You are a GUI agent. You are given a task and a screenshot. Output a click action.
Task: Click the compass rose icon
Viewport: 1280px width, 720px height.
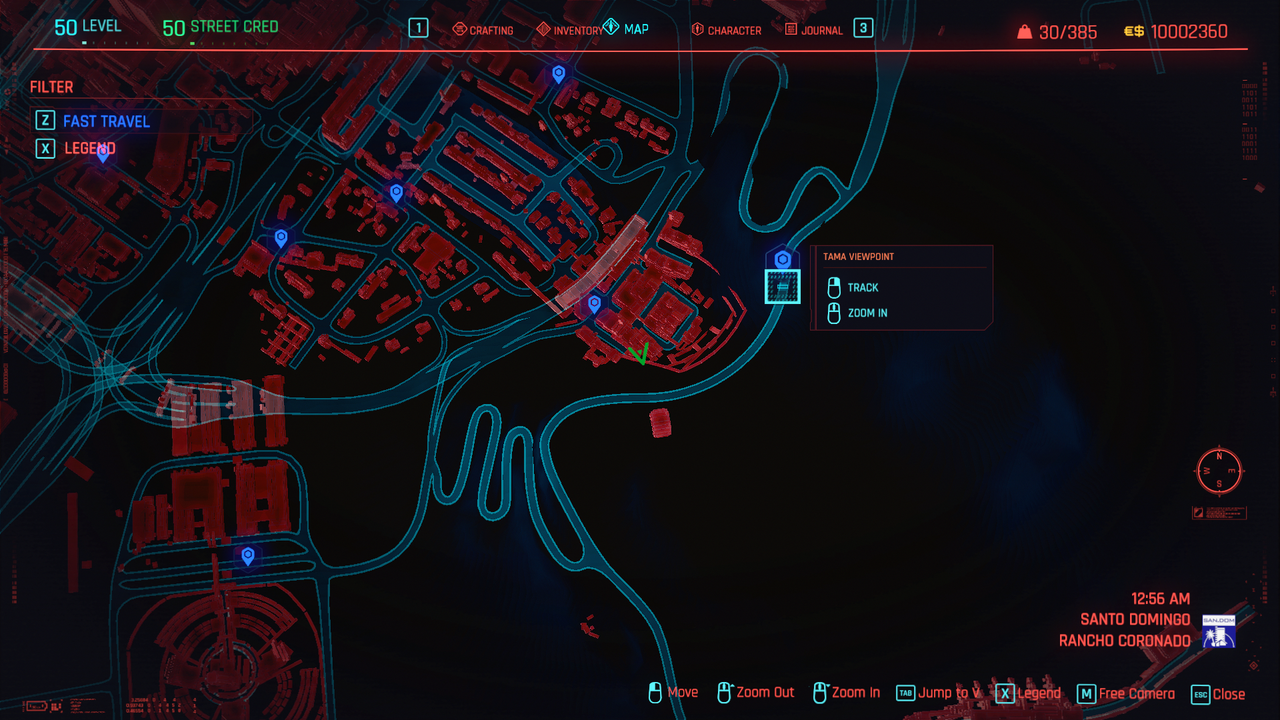coord(1219,470)
